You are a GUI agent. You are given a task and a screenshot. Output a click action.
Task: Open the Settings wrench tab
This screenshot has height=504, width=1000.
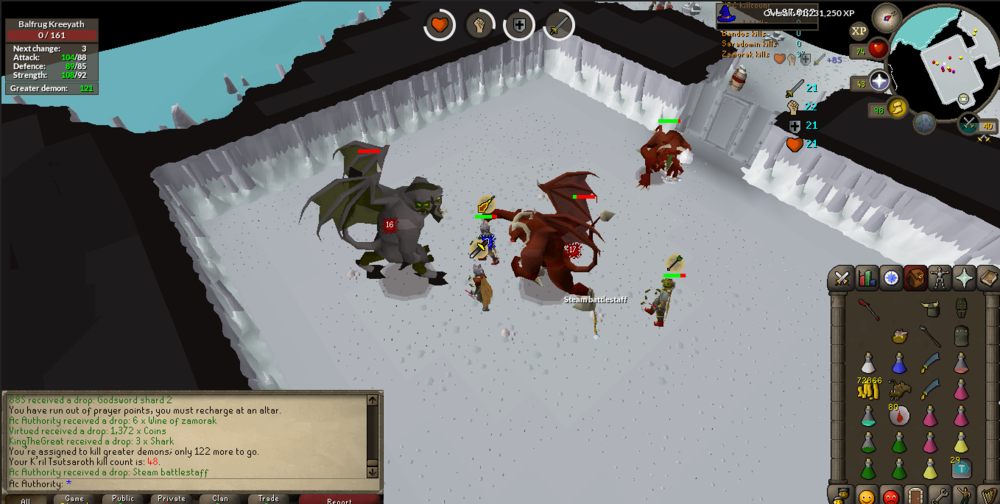coord(939,495)
